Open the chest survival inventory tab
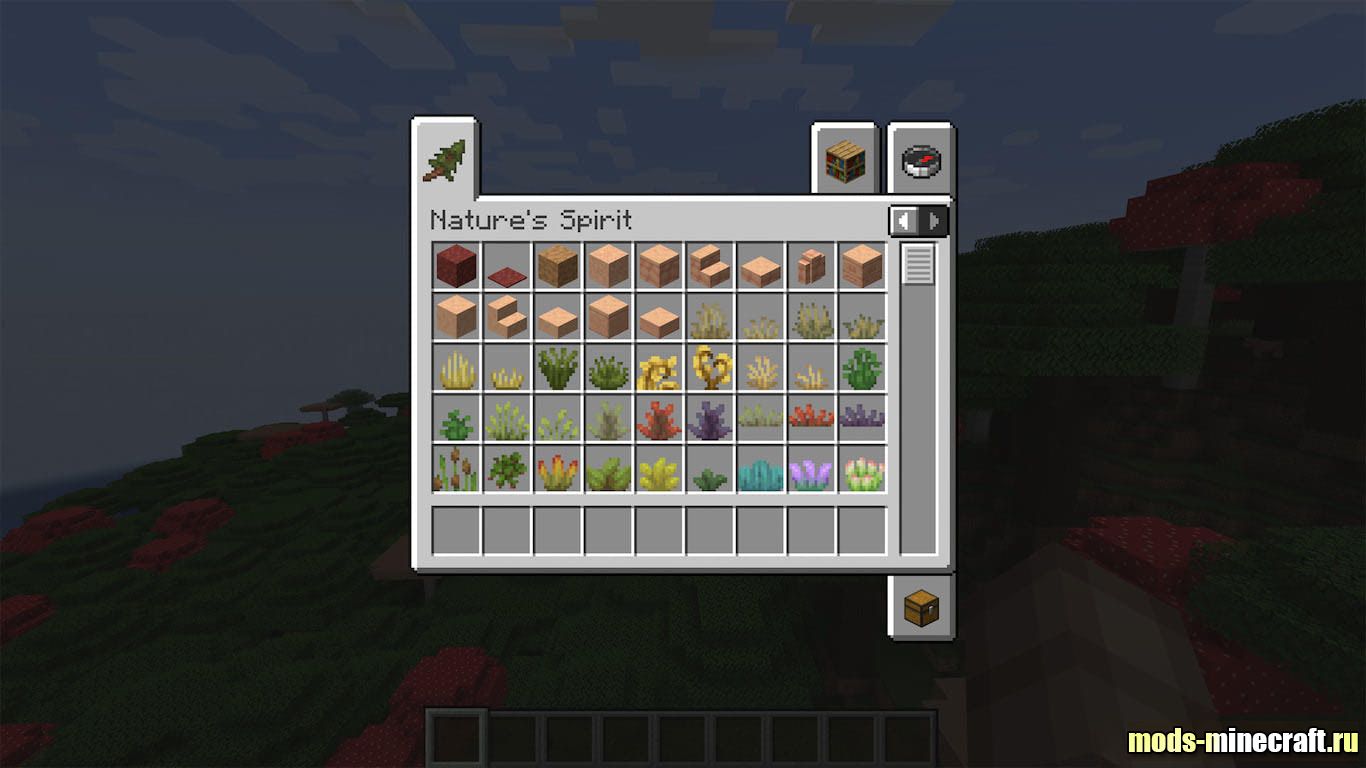 click(x=921, y=607)
